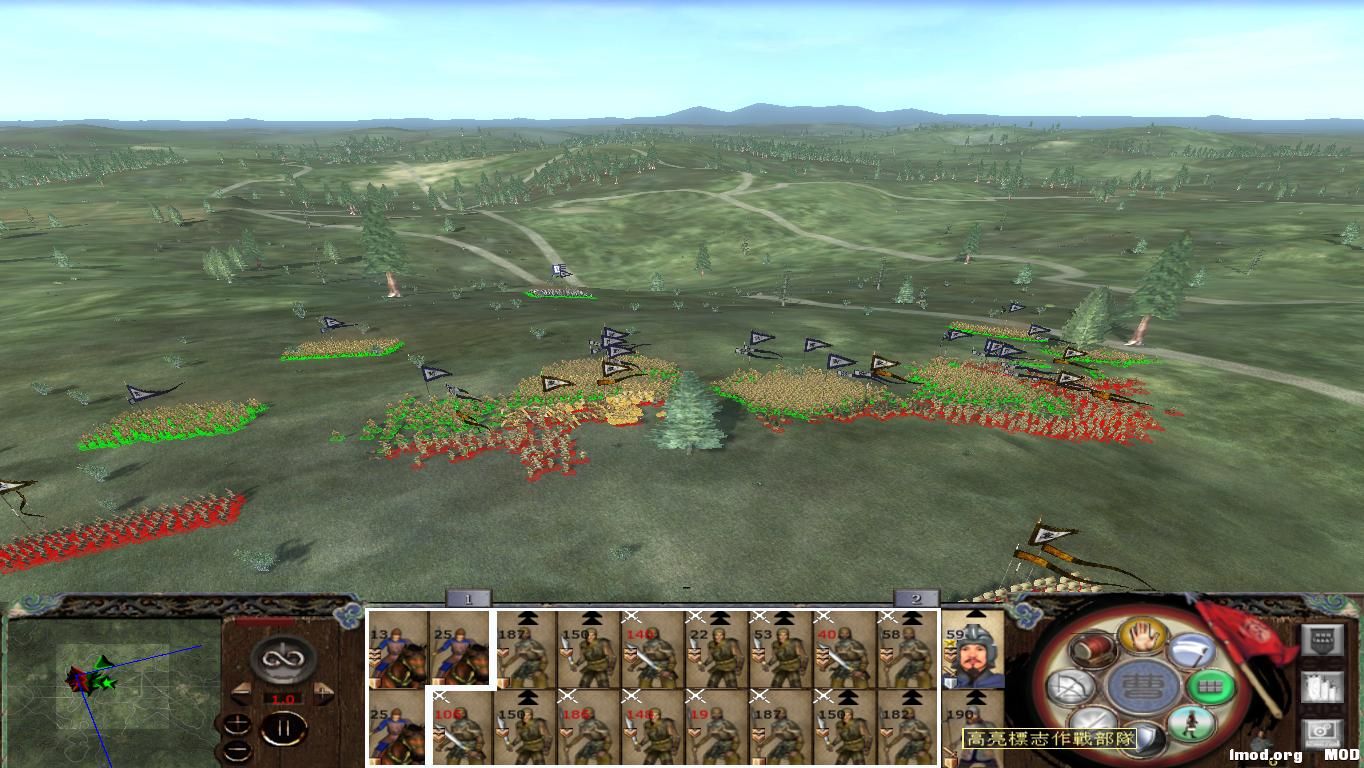Pause the battle with the pause button
1364x768 pixels.
pos(284,727)
